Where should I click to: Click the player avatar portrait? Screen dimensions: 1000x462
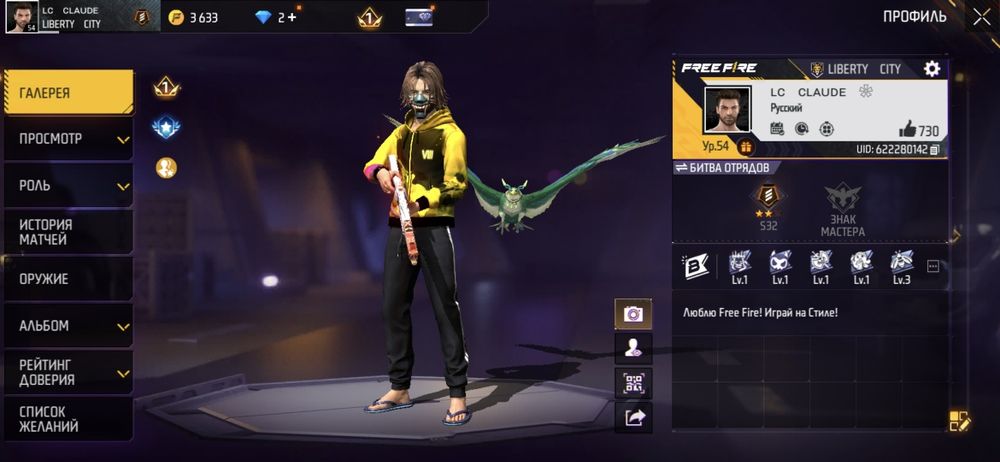pyautogui.click(x=727, y=109)
